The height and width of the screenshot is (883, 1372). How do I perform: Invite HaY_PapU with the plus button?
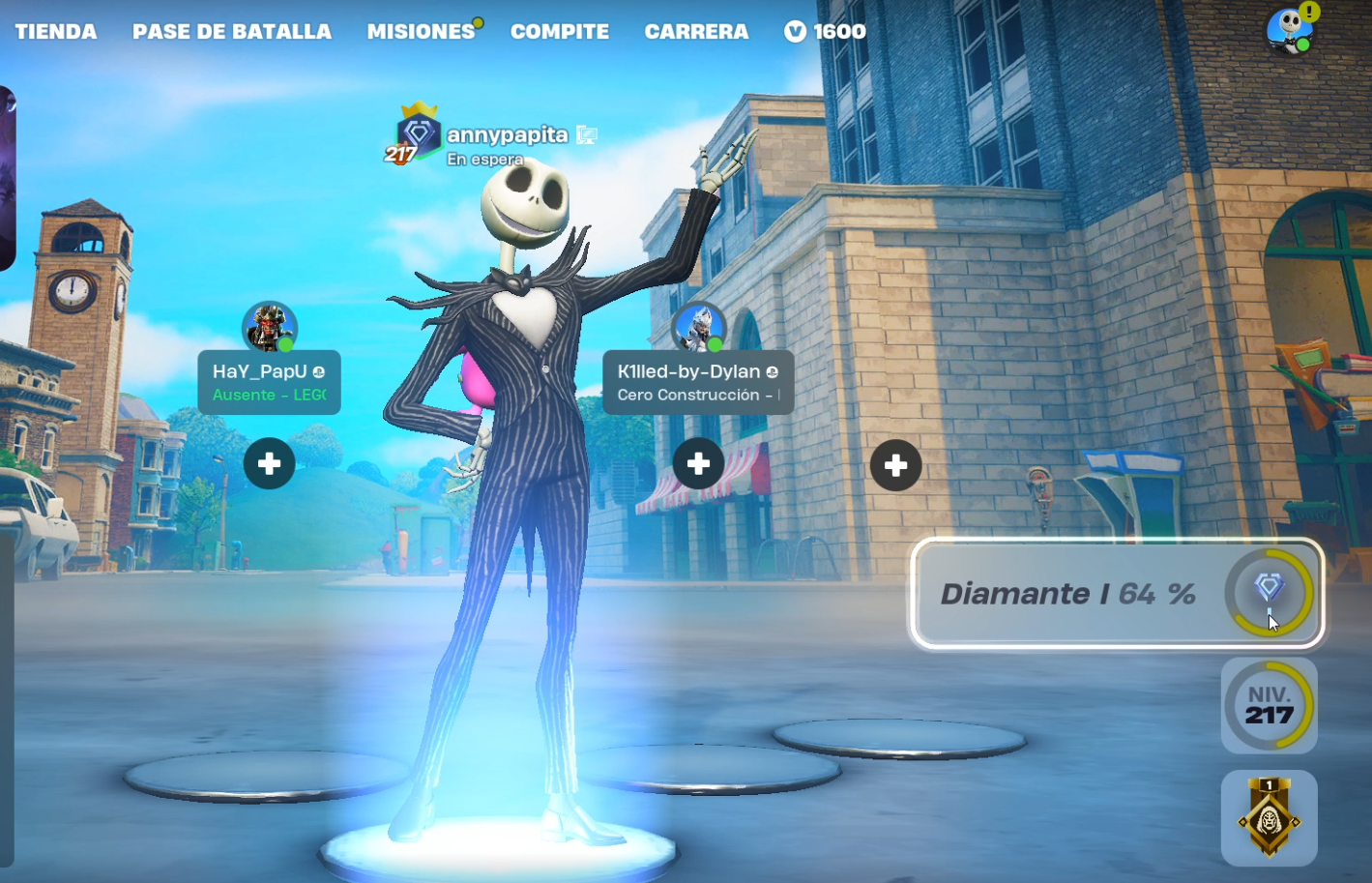(x=270, y=464)
